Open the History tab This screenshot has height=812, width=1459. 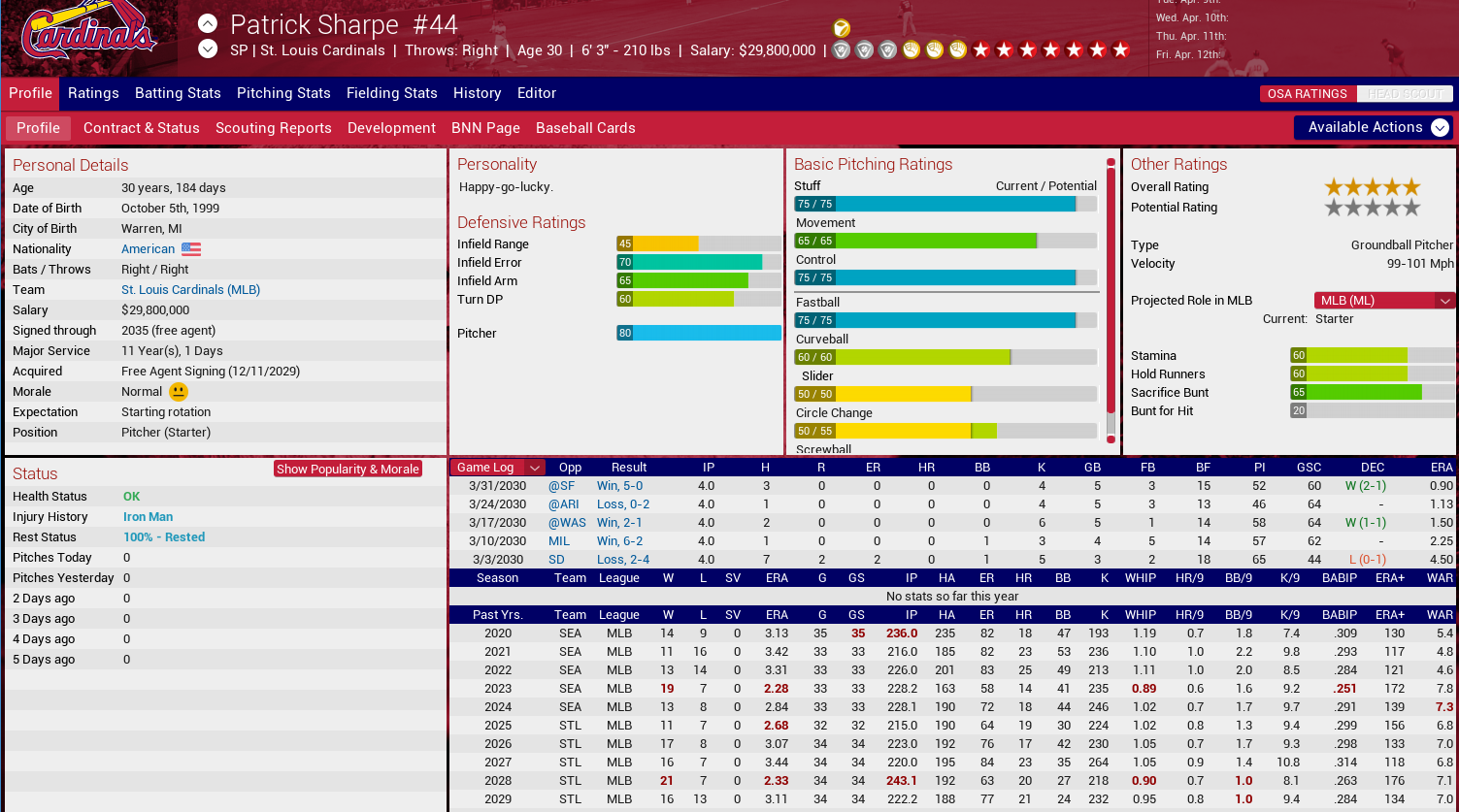tap(477, 93)
